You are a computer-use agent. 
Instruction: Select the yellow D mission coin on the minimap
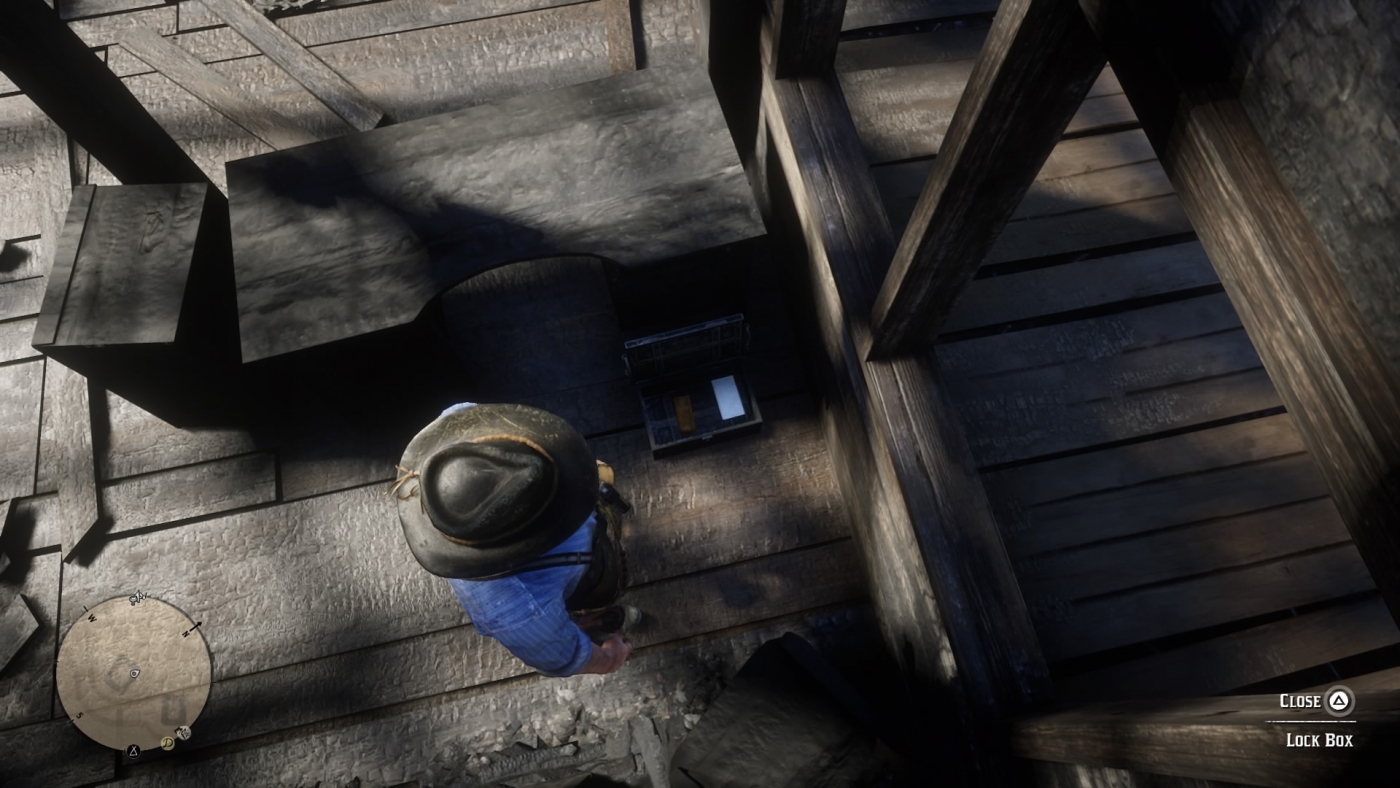[x=168, y=742]
